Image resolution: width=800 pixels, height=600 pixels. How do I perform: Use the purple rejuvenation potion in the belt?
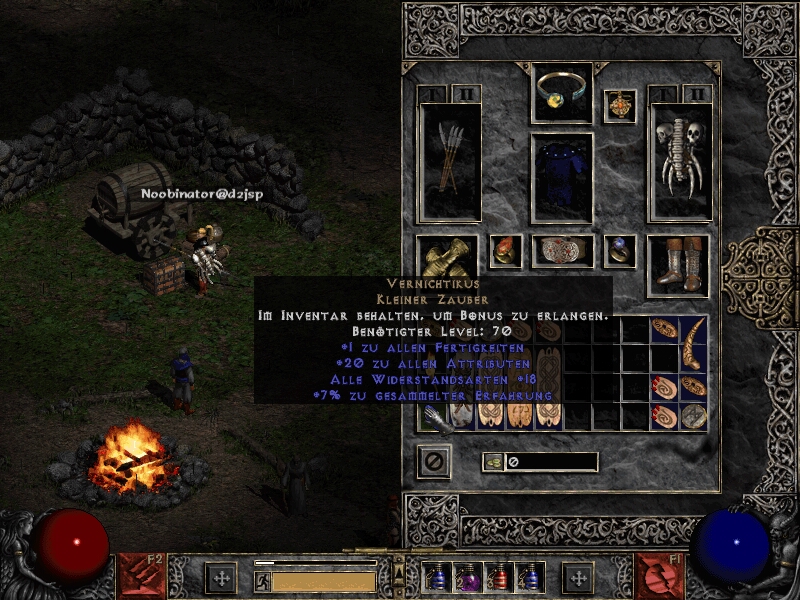[469, 579]
